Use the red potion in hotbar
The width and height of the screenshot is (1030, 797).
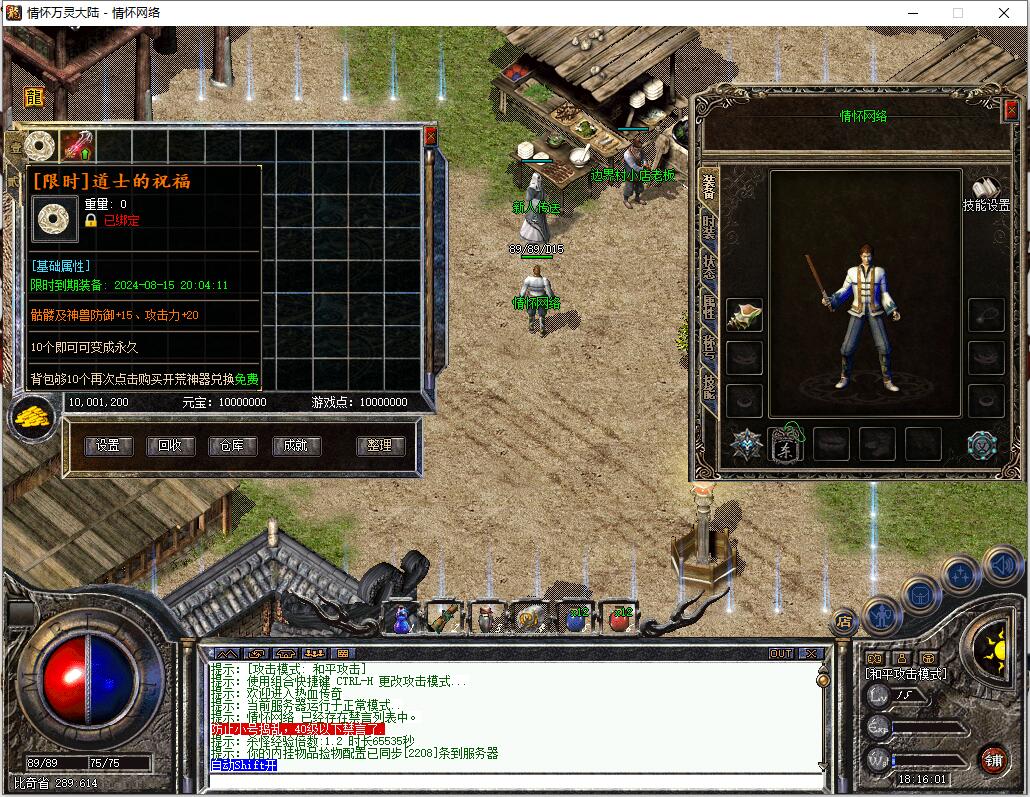point(622,619)
